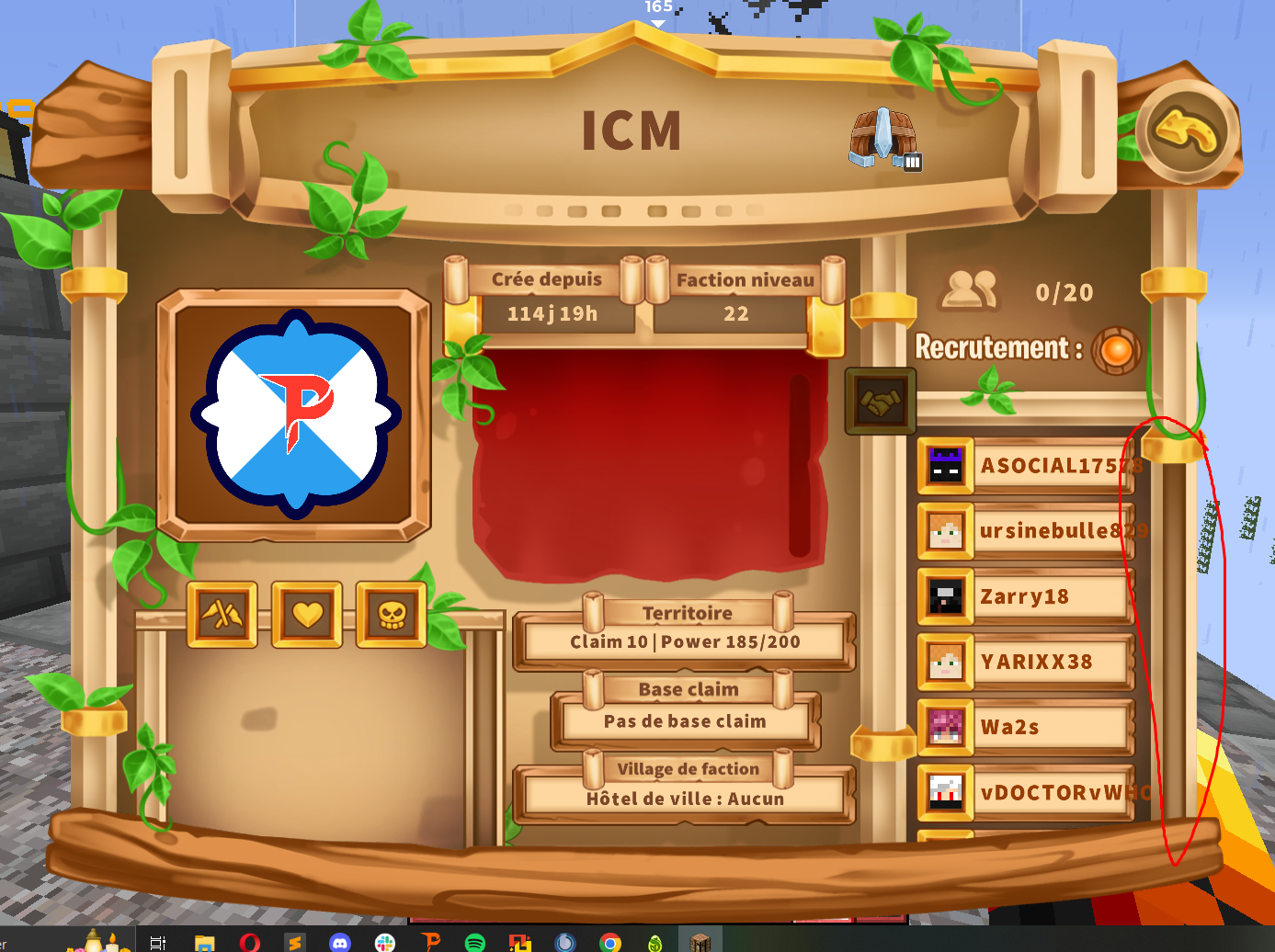
Task: Select the crossed flags wars icon
Action: click(221, 614)
